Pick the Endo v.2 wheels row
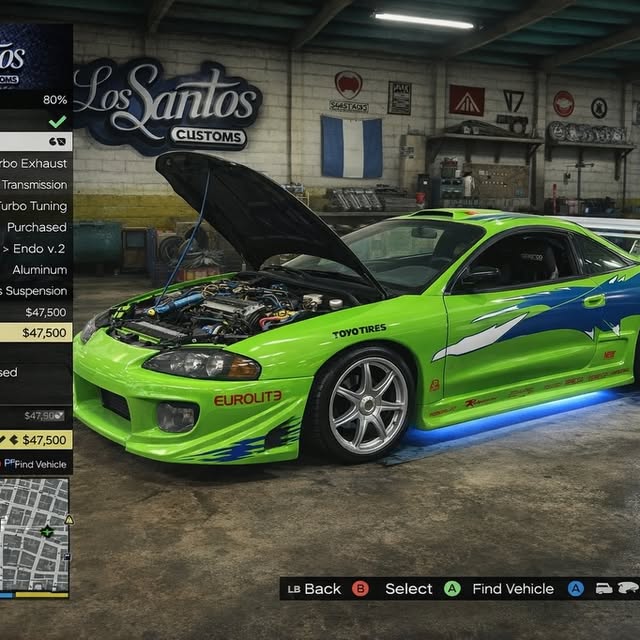 pos(36,248)
